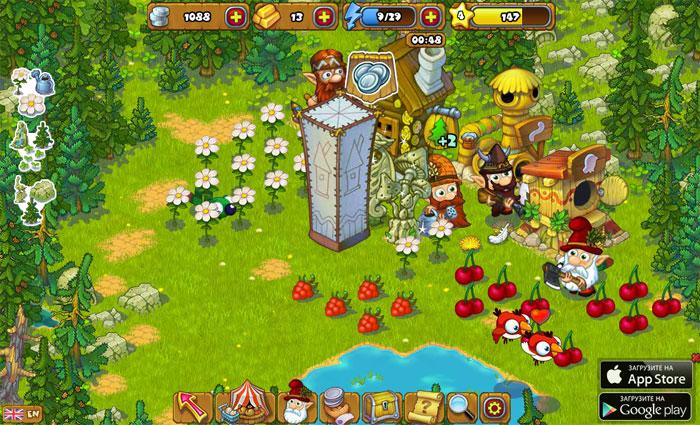700x425 pixels.
Task: Open the Google Play download link
Action: (646, 406)
